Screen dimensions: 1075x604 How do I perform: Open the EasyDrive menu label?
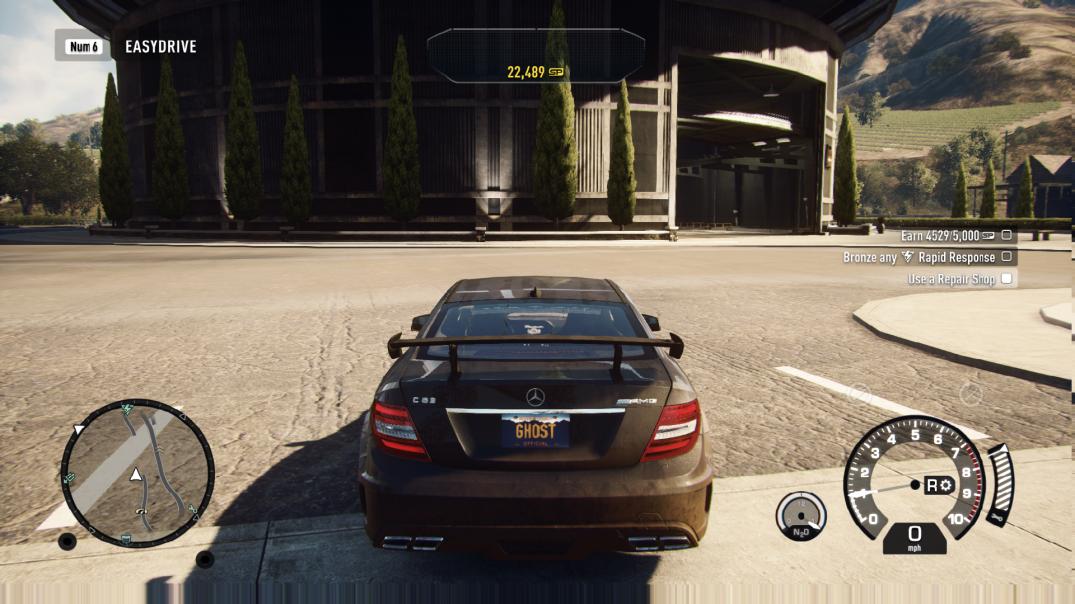point(160,46)
